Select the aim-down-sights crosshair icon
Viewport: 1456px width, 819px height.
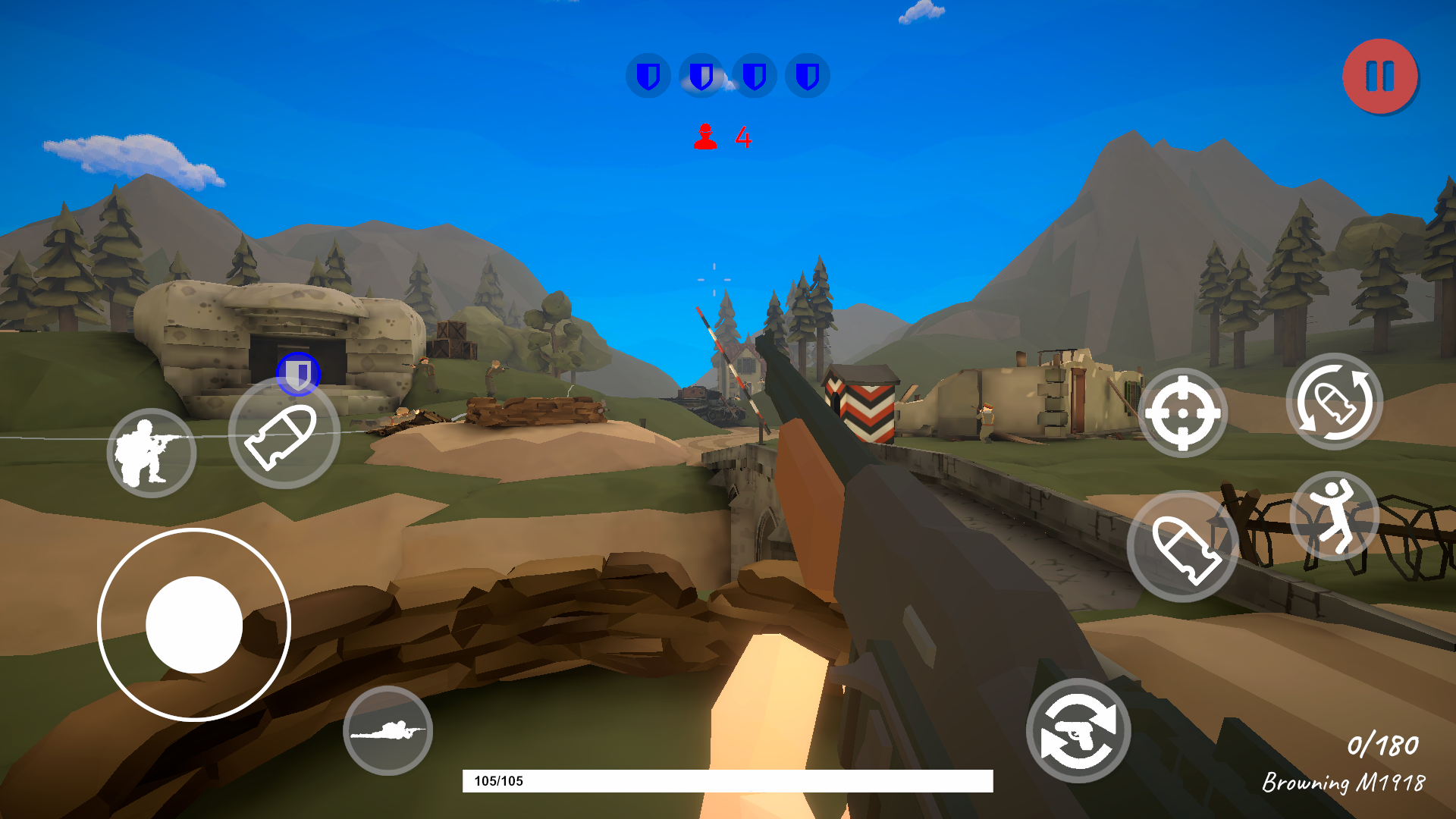pyautogui.click(x=1183, y=413)
